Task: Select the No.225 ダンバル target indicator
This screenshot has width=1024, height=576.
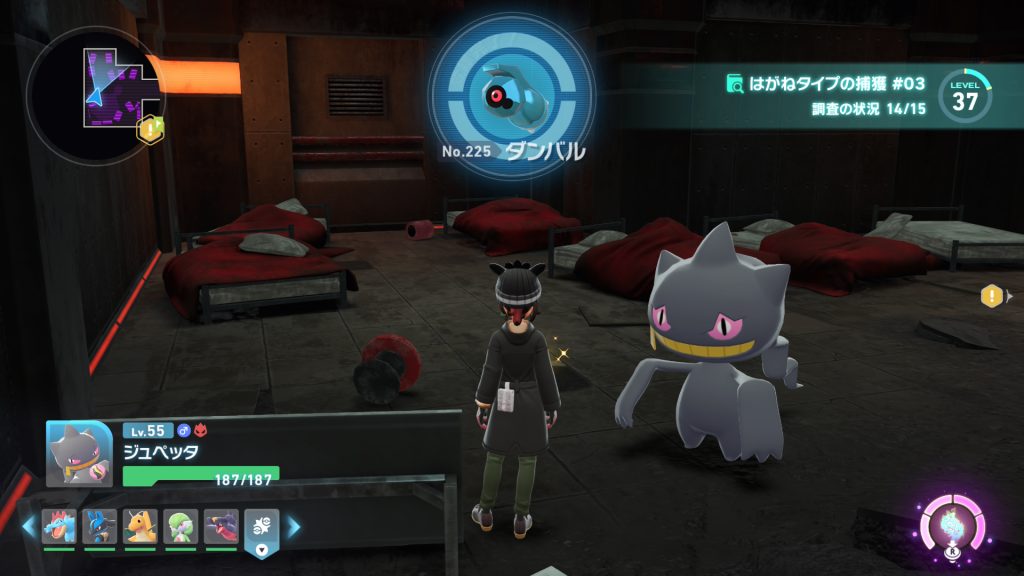Action: pos(512,93)
